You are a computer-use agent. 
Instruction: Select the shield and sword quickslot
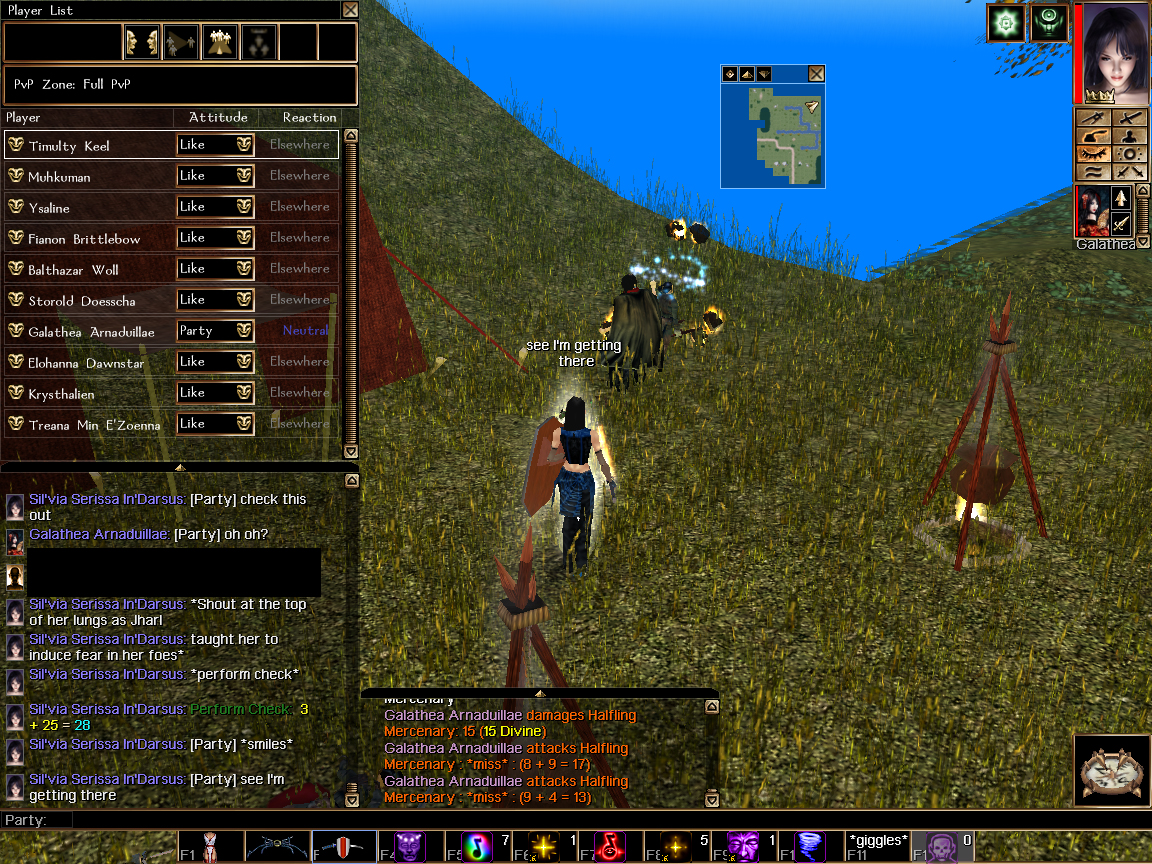pos(344,846)
